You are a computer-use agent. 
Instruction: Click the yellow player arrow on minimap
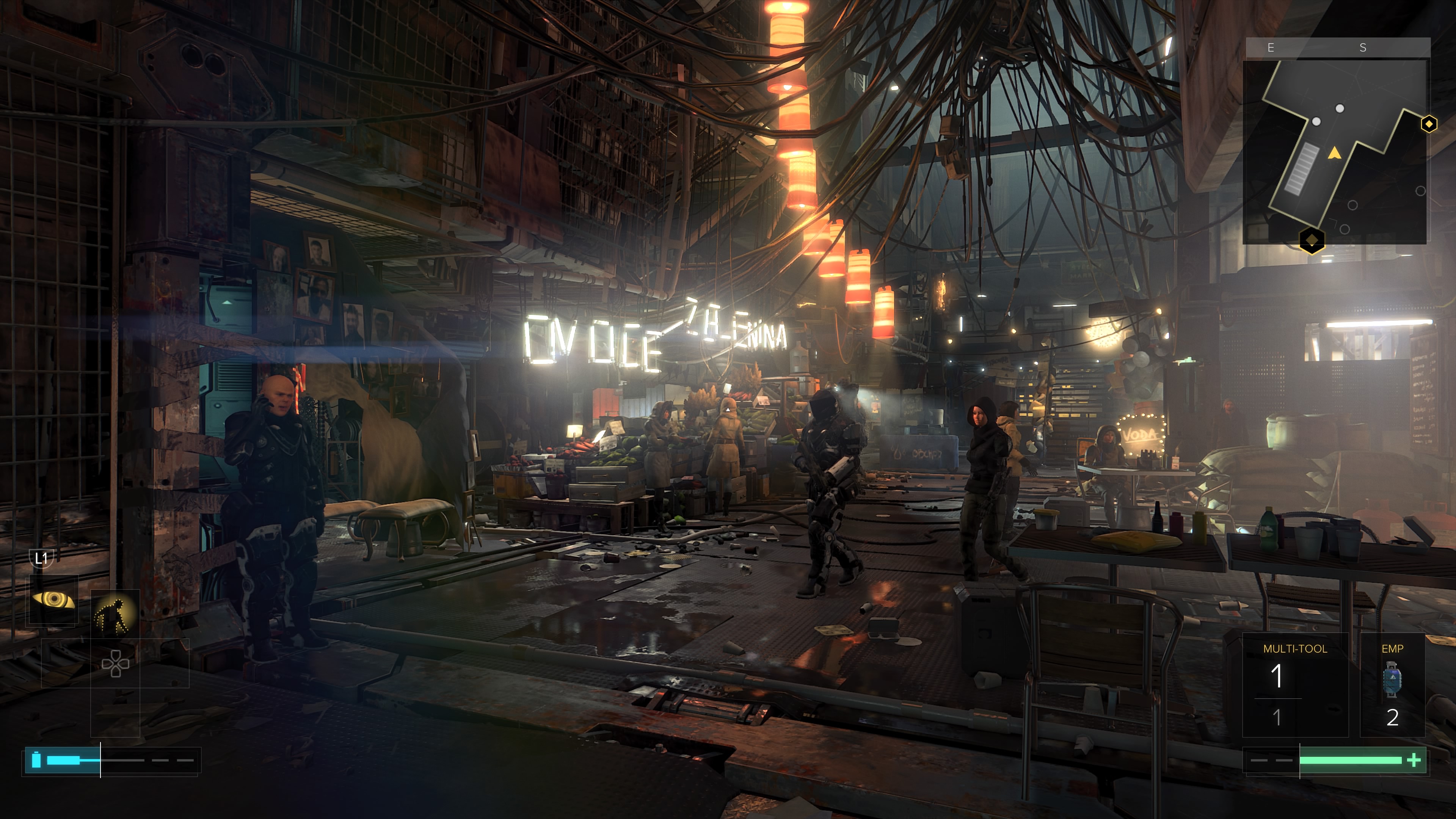pos(1334,152)
